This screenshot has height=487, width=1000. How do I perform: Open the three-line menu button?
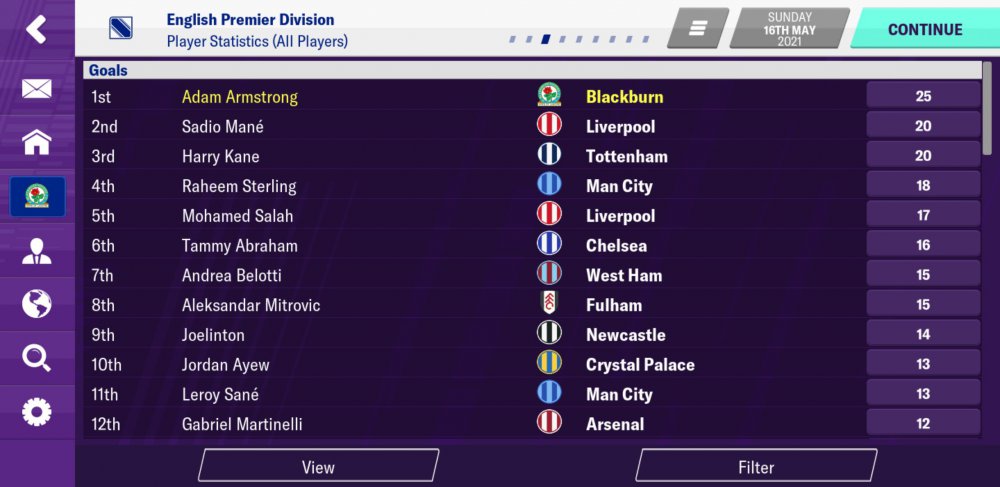[698, 29]
